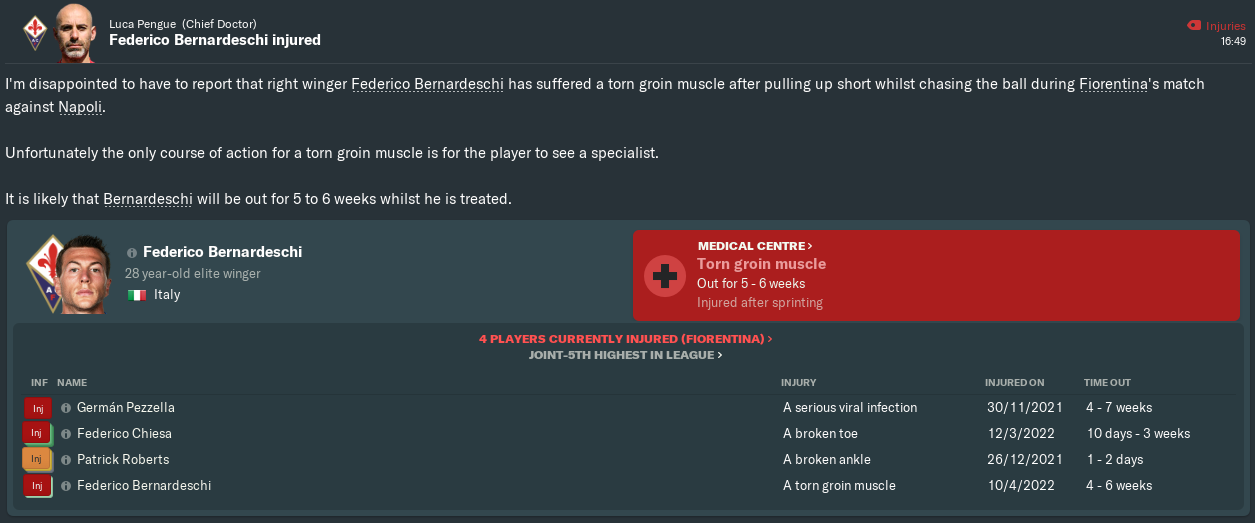The height and width of the screenshot is (523, 1255).
Task: Open Patrick Roberts player entry
Action: (123, 460)
